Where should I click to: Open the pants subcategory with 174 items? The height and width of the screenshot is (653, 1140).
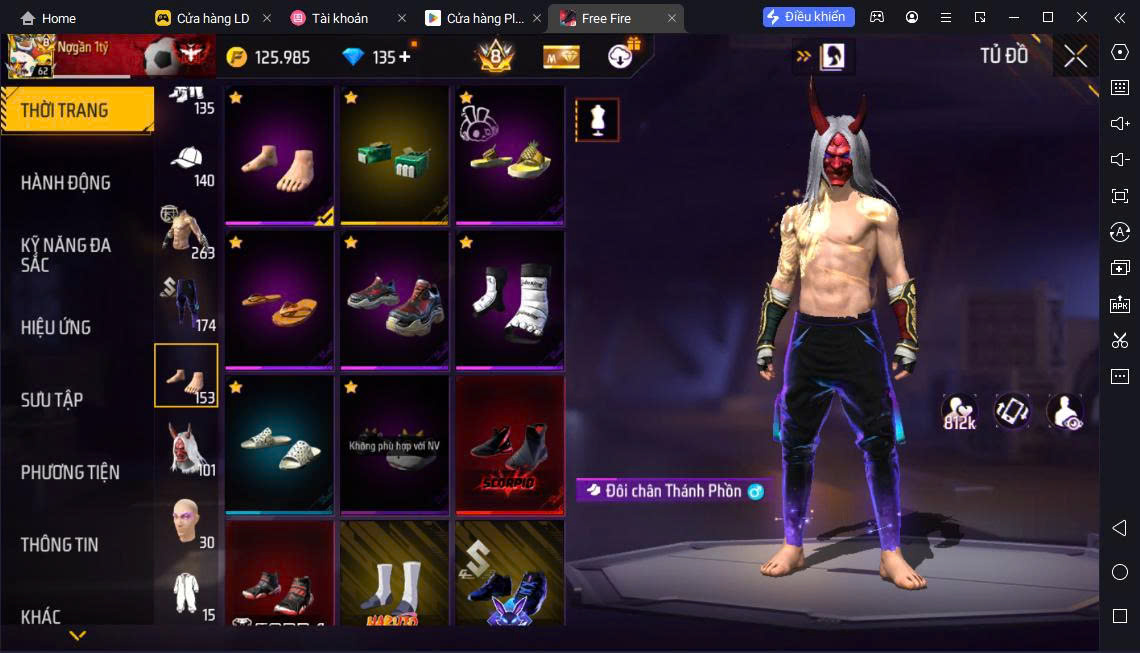[187, 302]
